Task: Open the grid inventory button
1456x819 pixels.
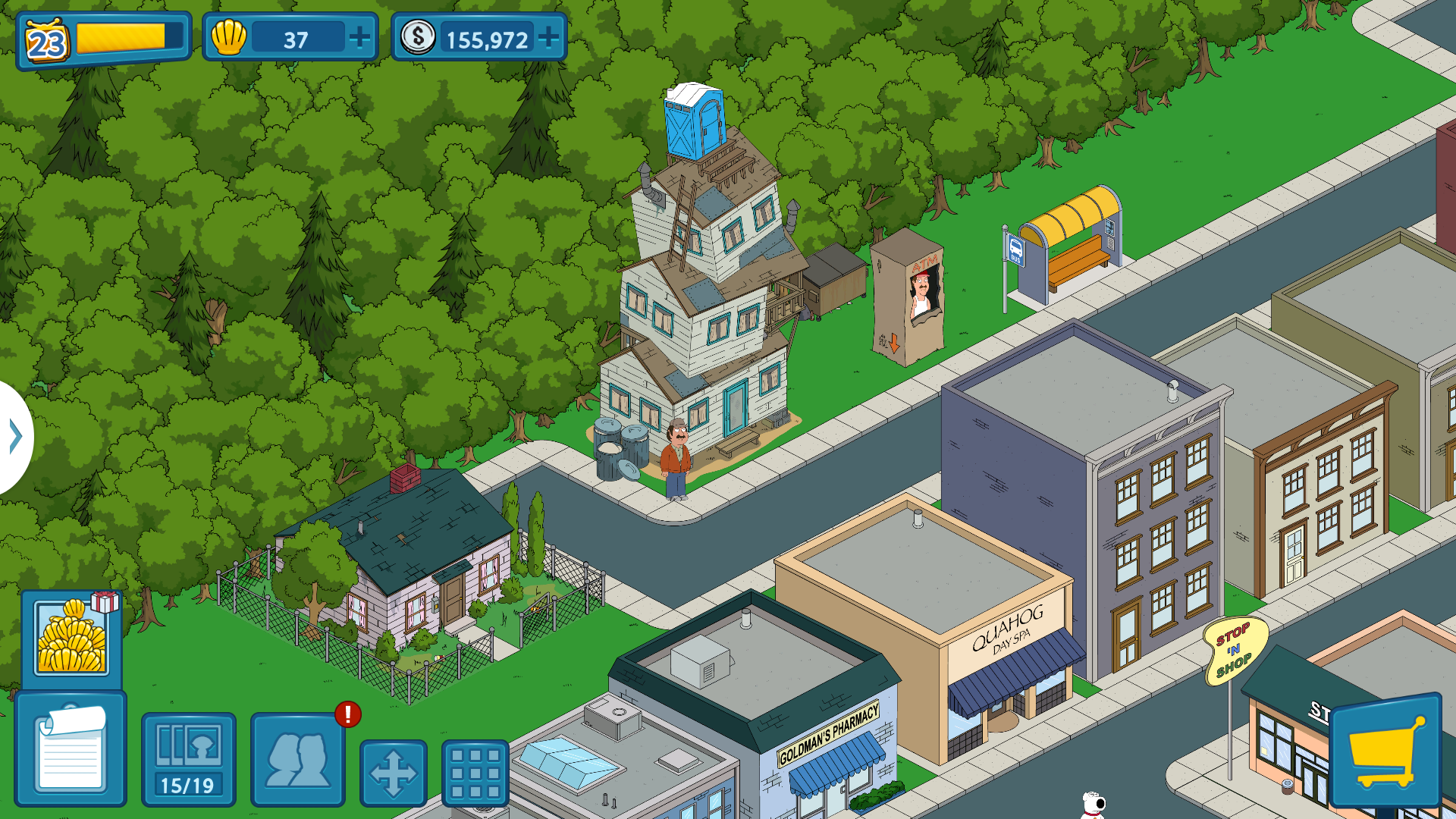Action: coord(475,773)
